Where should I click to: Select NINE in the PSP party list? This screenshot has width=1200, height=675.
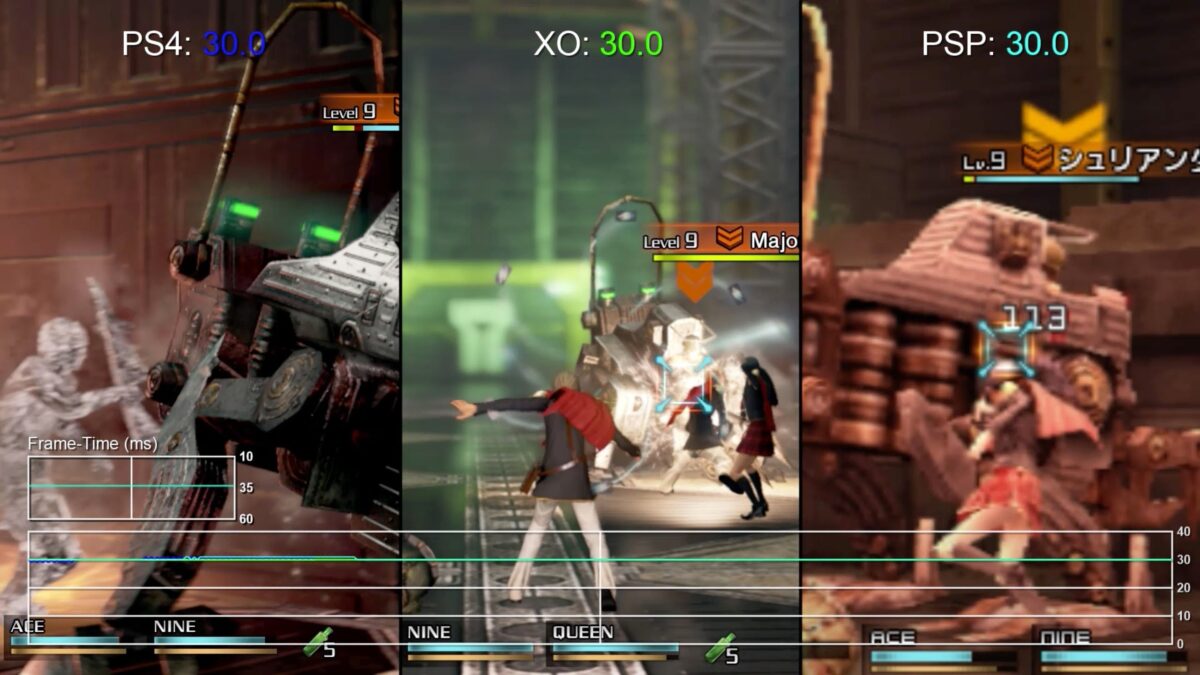1065,638
